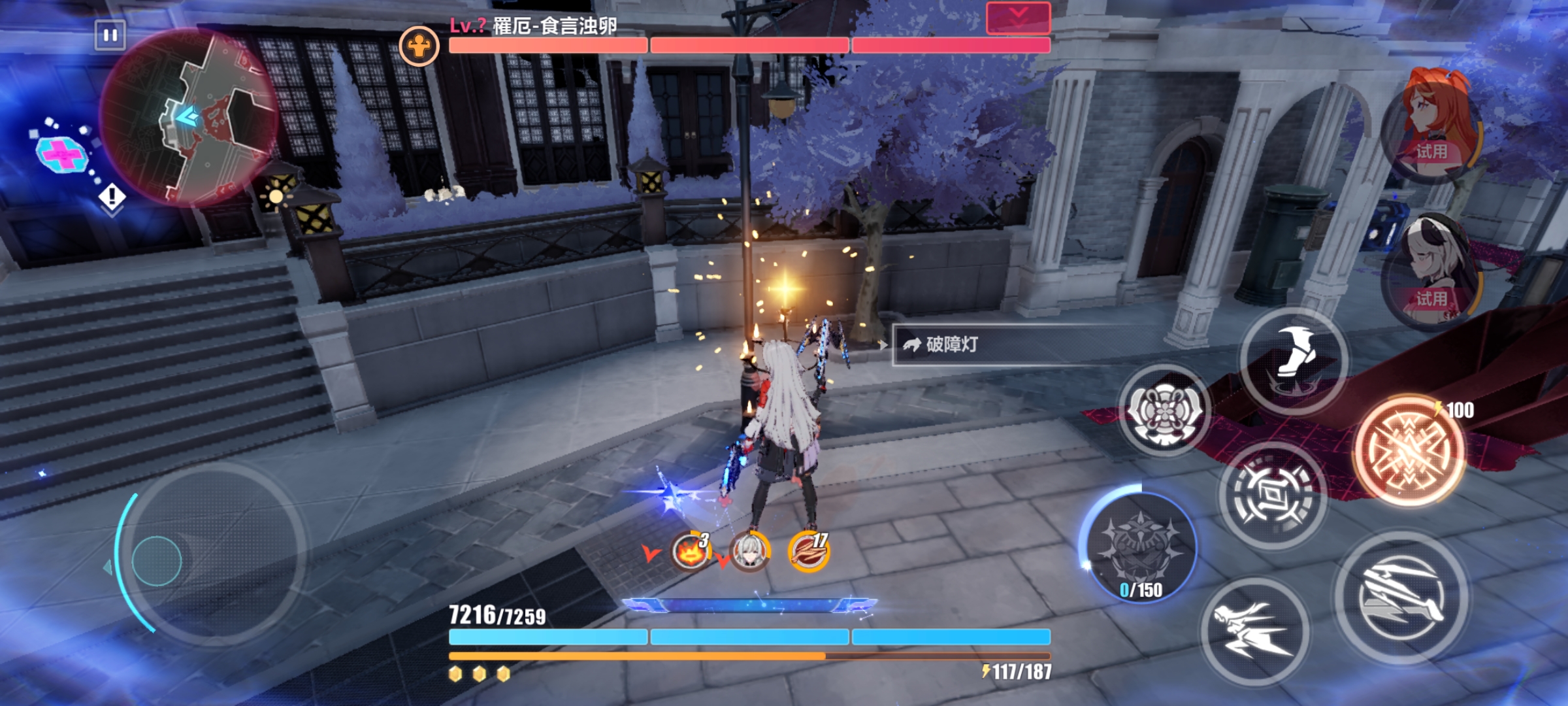Activate the high-heel boot jump button
1568x706 pixels.
point(1294,361)
